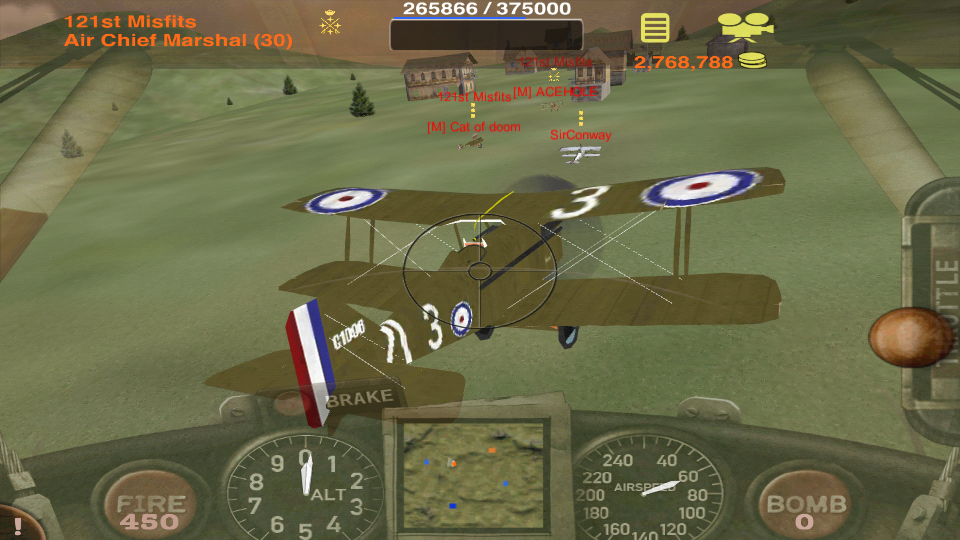Tap the FIRE button
The height and width of the screenshot is (540, 960).
click(x=151, y=510)
